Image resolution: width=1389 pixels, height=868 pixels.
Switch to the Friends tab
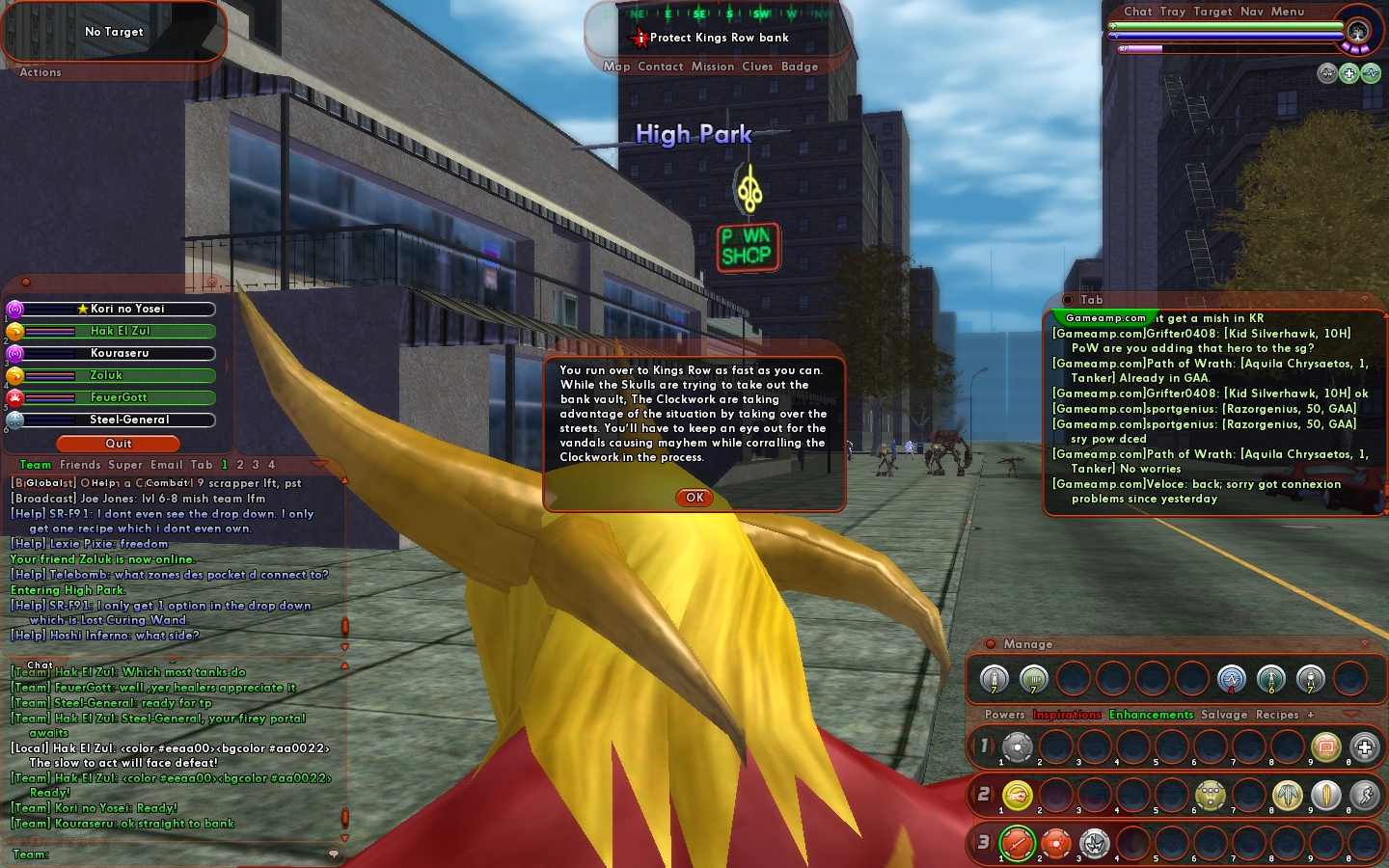pyautogui.click(x=80, y=465)
